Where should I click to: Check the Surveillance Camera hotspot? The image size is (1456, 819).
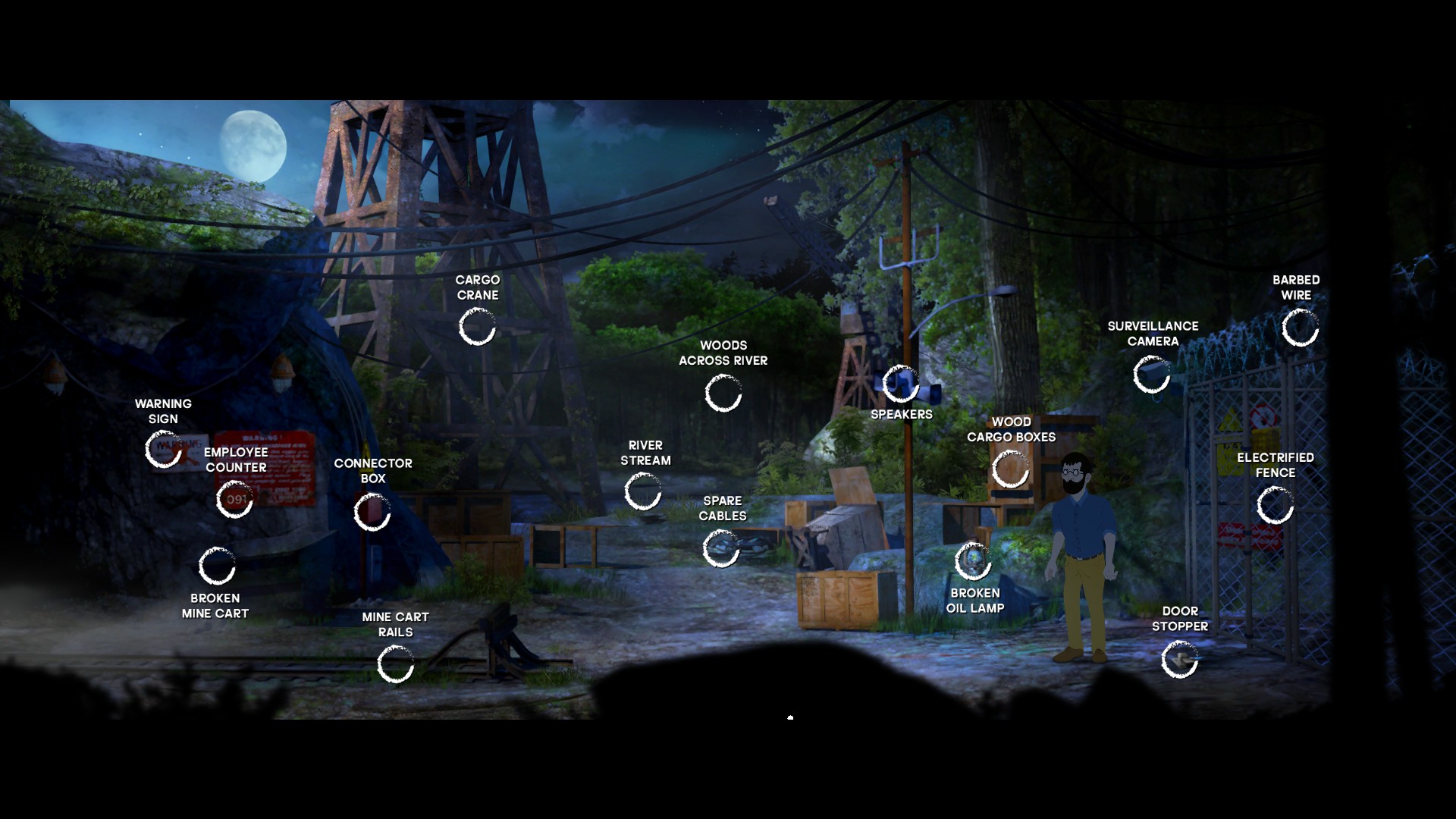tap(1151, 375)
